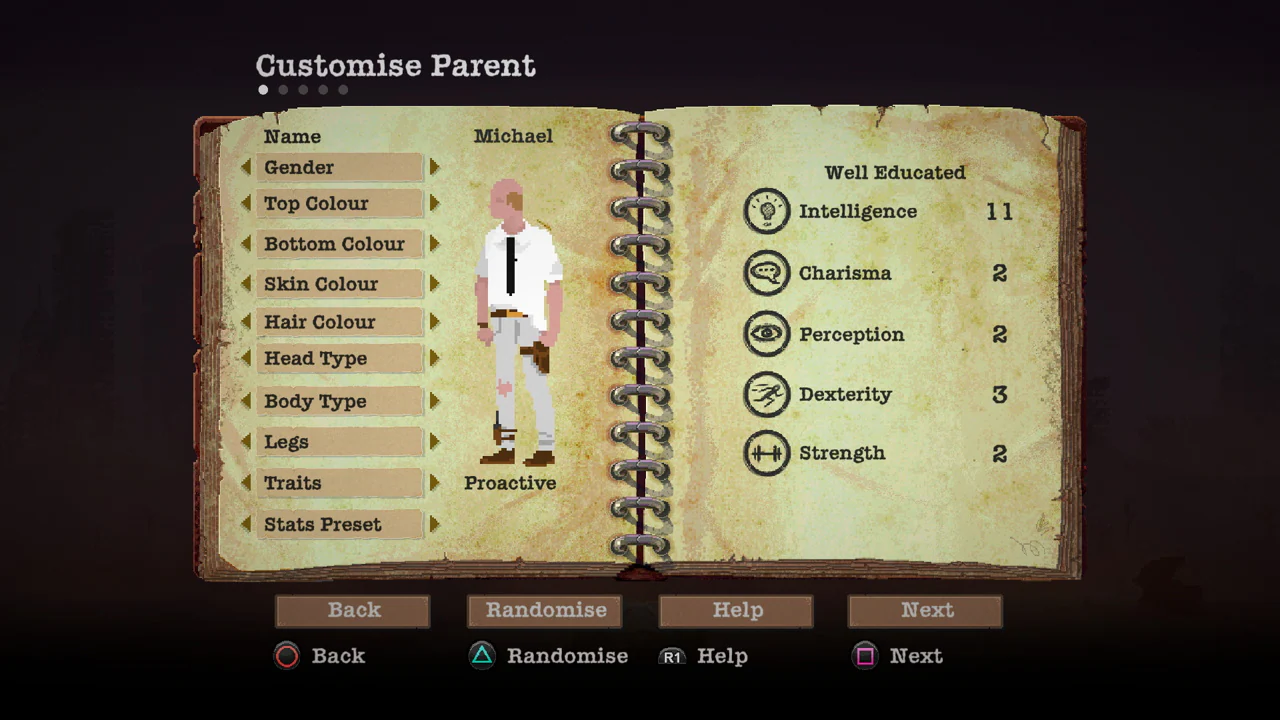This screenshot has height=720, width=1280.
Task: Click the square Next controller icon
Action: coord(865,656)
